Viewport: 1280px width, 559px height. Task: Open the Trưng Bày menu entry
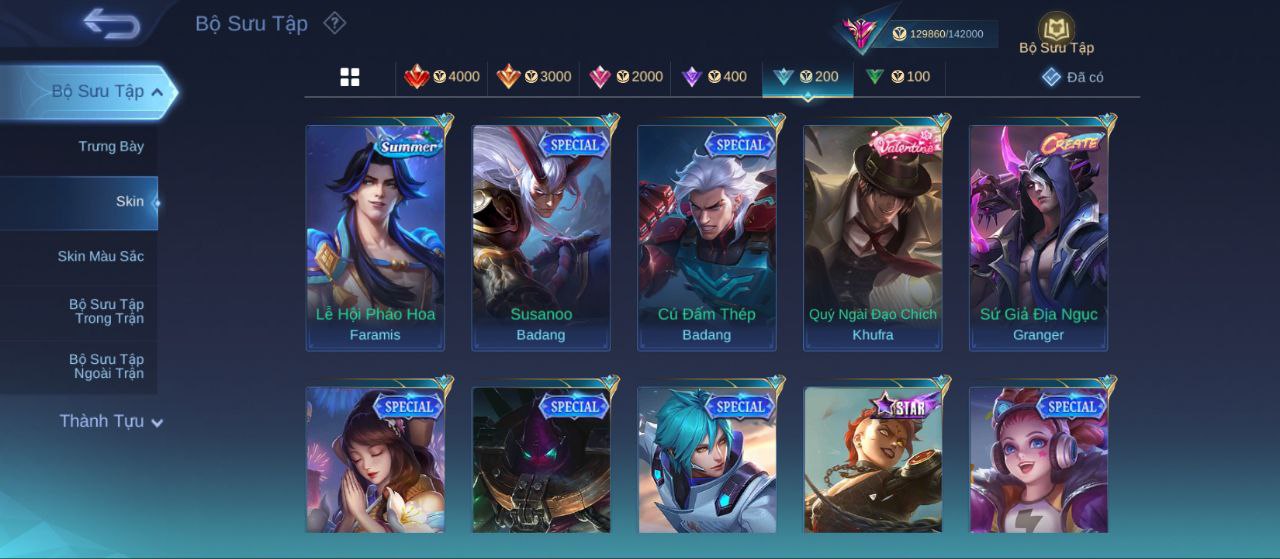point(111,147)
